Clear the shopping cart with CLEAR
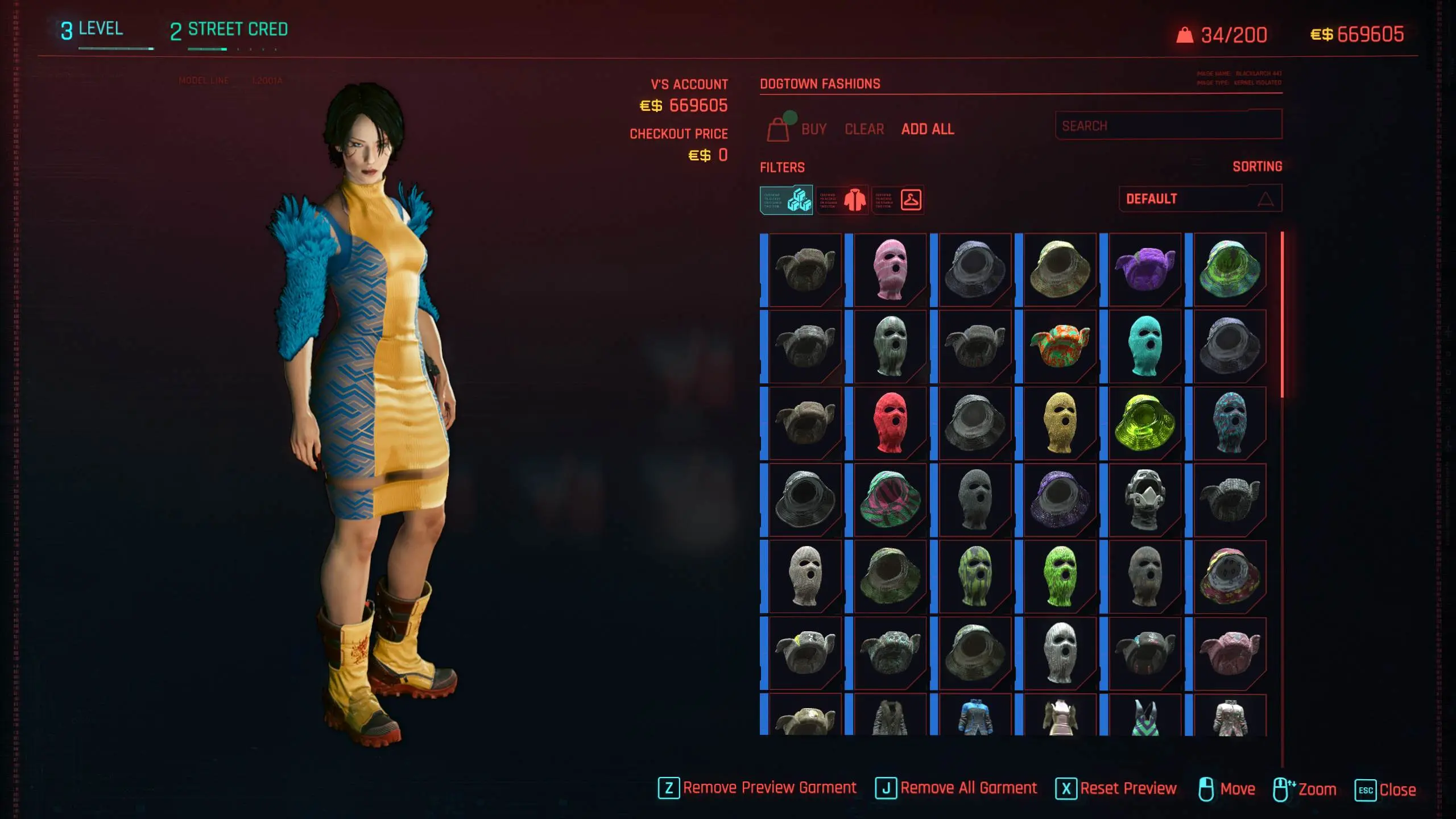Viewport: 1456px width, 819px height. 864,130
